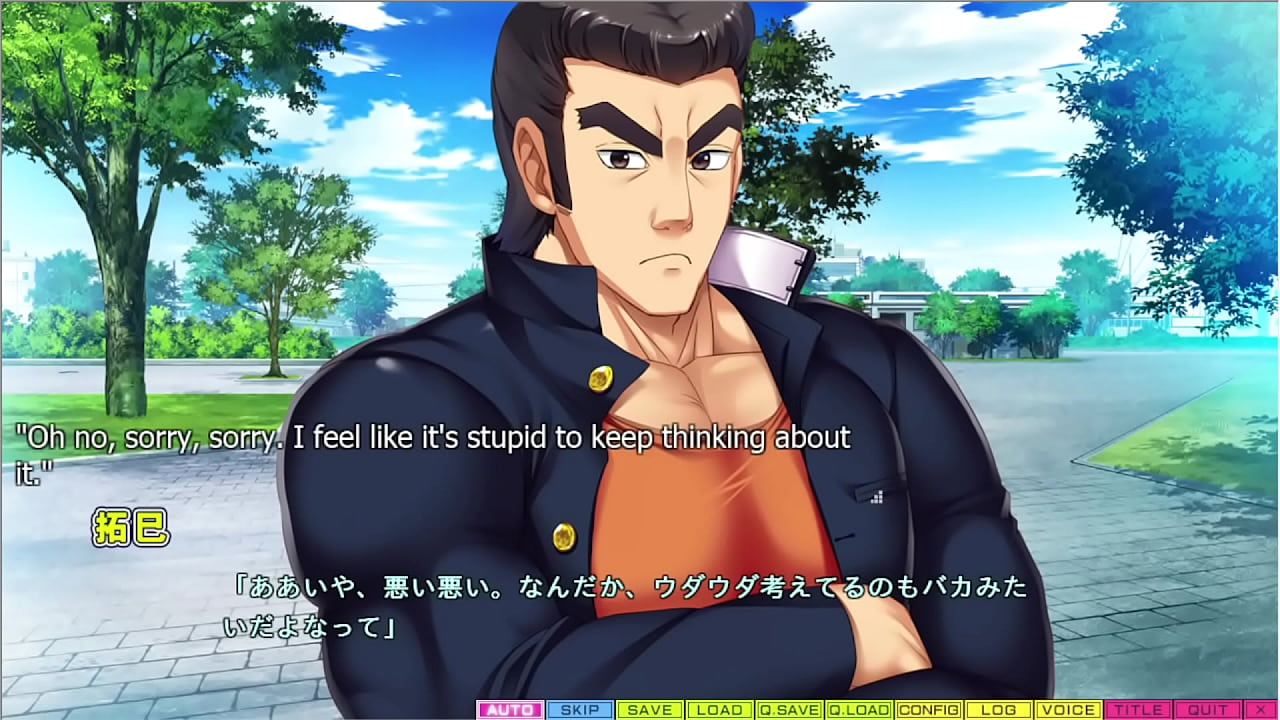The height and width of the screenshot is (720, 1280).
Task: Activate the SKIP button
Action: (580, 710)
